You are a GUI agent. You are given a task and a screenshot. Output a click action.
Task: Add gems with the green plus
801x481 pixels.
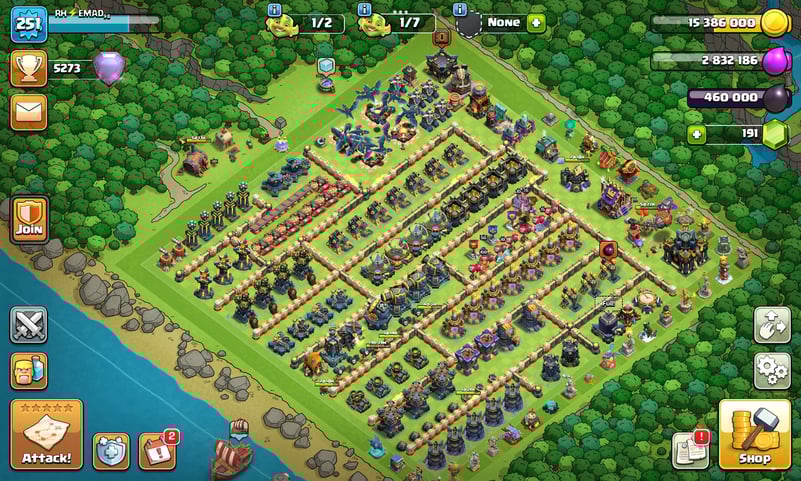tap(697, 135)
